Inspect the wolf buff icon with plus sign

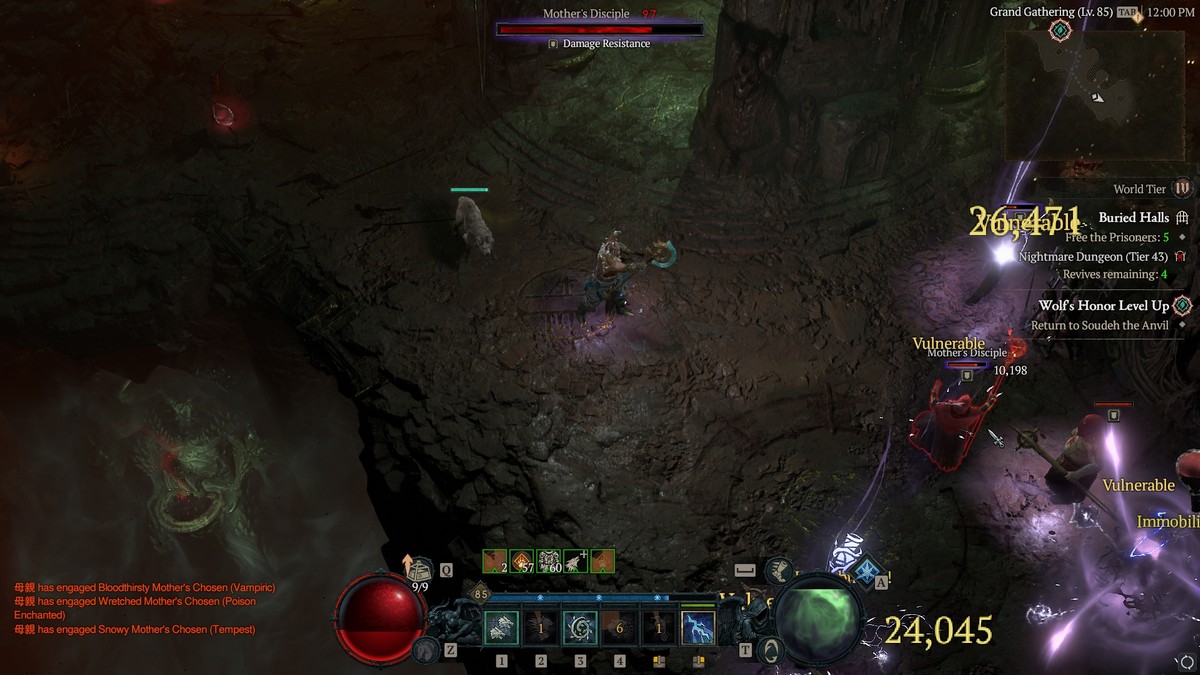[x=575, y=561]
